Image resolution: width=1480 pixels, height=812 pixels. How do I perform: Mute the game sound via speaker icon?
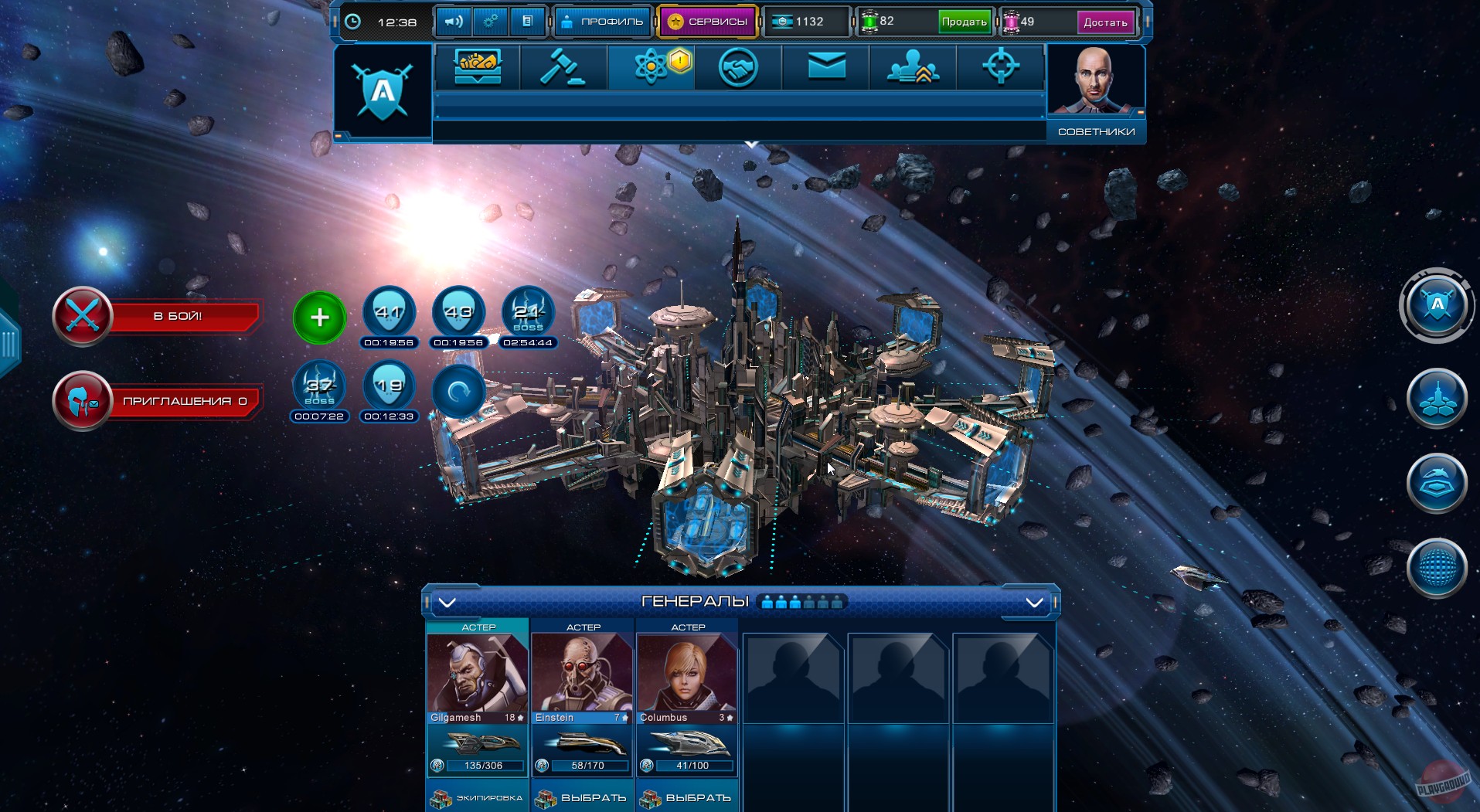[453, 21]
